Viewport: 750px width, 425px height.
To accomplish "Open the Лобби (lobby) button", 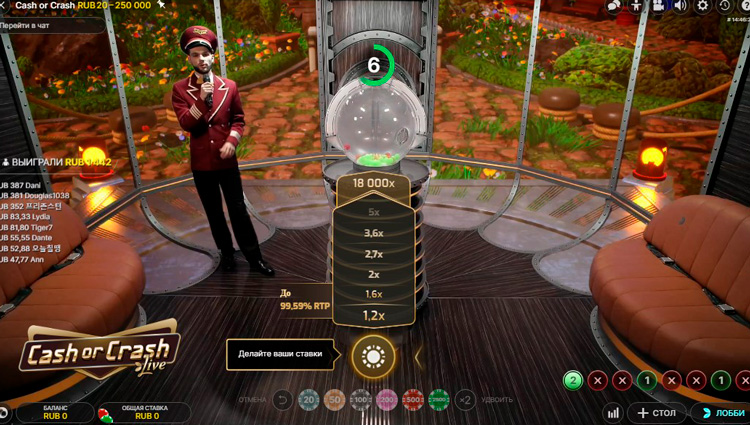I will (x=721, y=413).
